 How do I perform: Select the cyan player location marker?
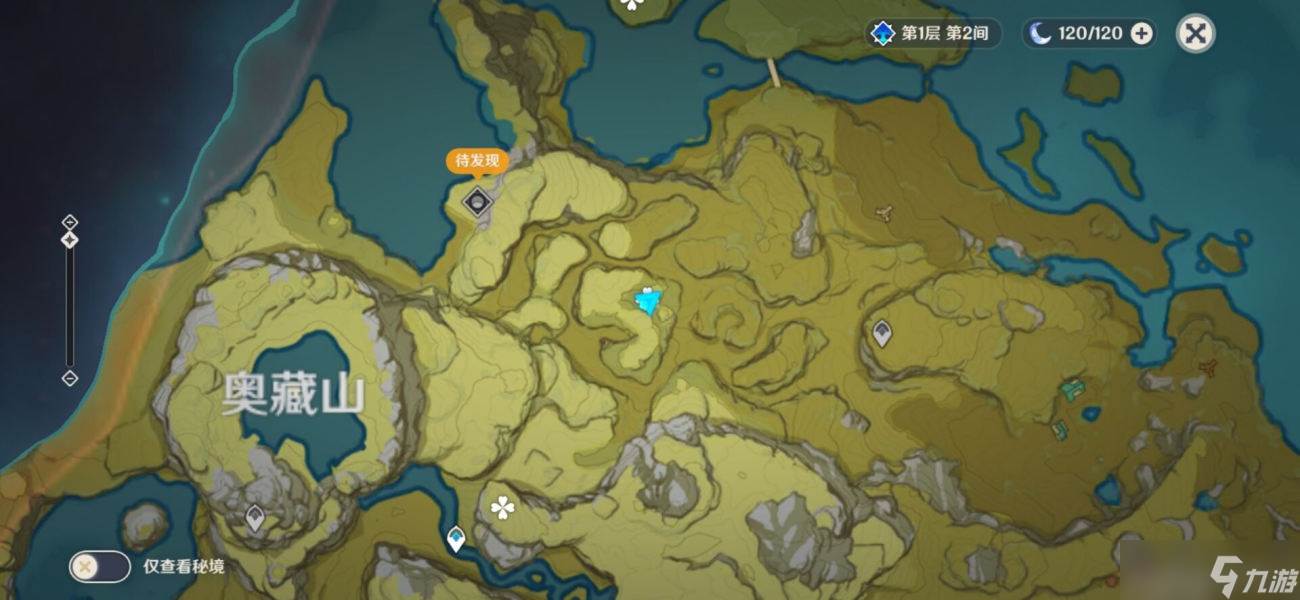[x=649, y=300]
